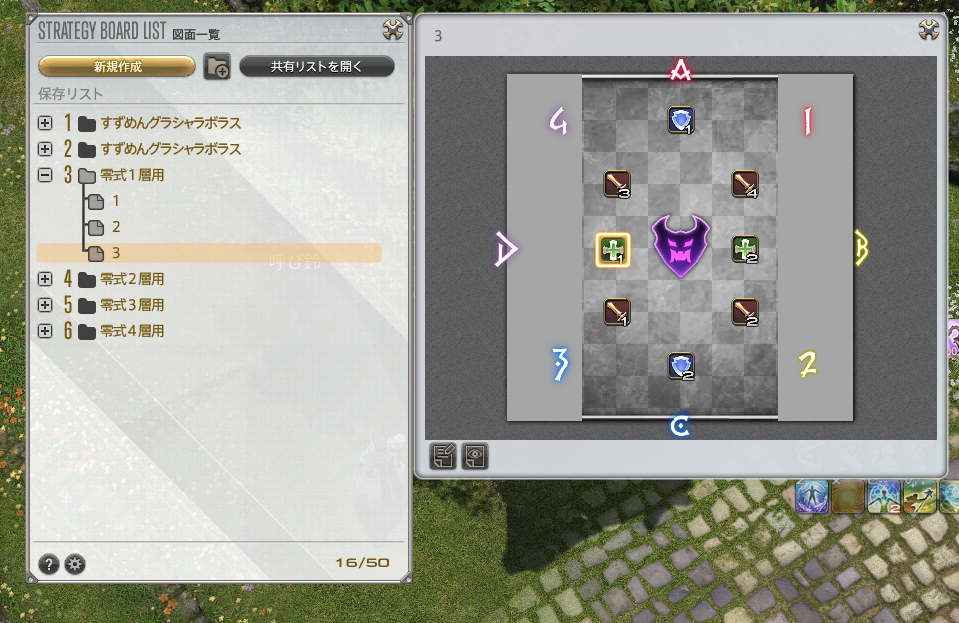
Task: Click the edit board pencil button
Action: click(443, 456)
